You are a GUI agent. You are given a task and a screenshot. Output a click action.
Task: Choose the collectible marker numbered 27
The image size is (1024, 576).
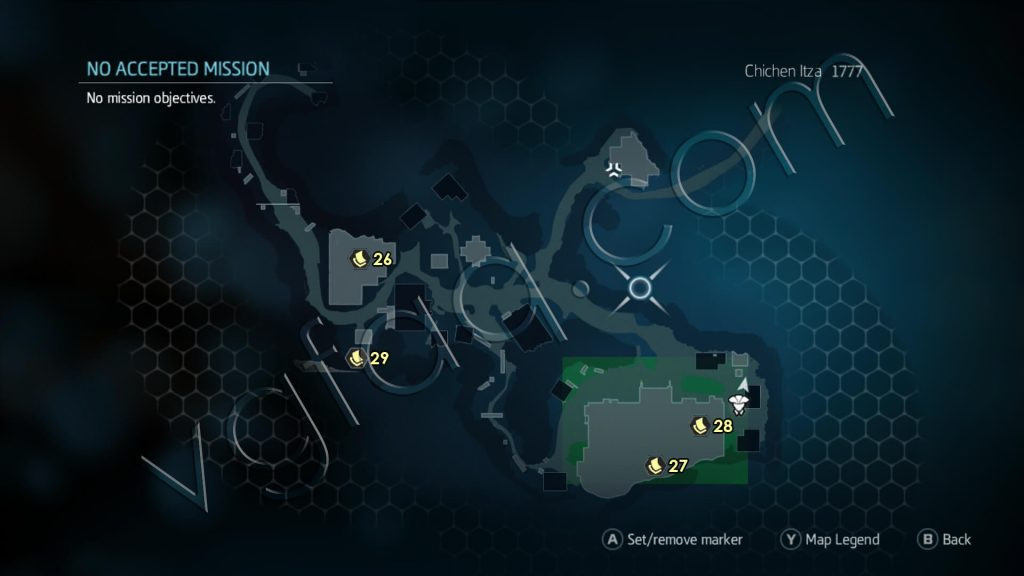click(x=656, y=465)
